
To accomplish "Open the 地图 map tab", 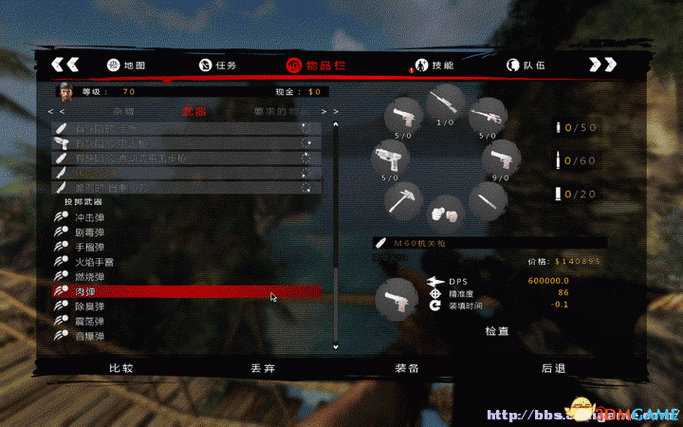I will click(126, 65).
